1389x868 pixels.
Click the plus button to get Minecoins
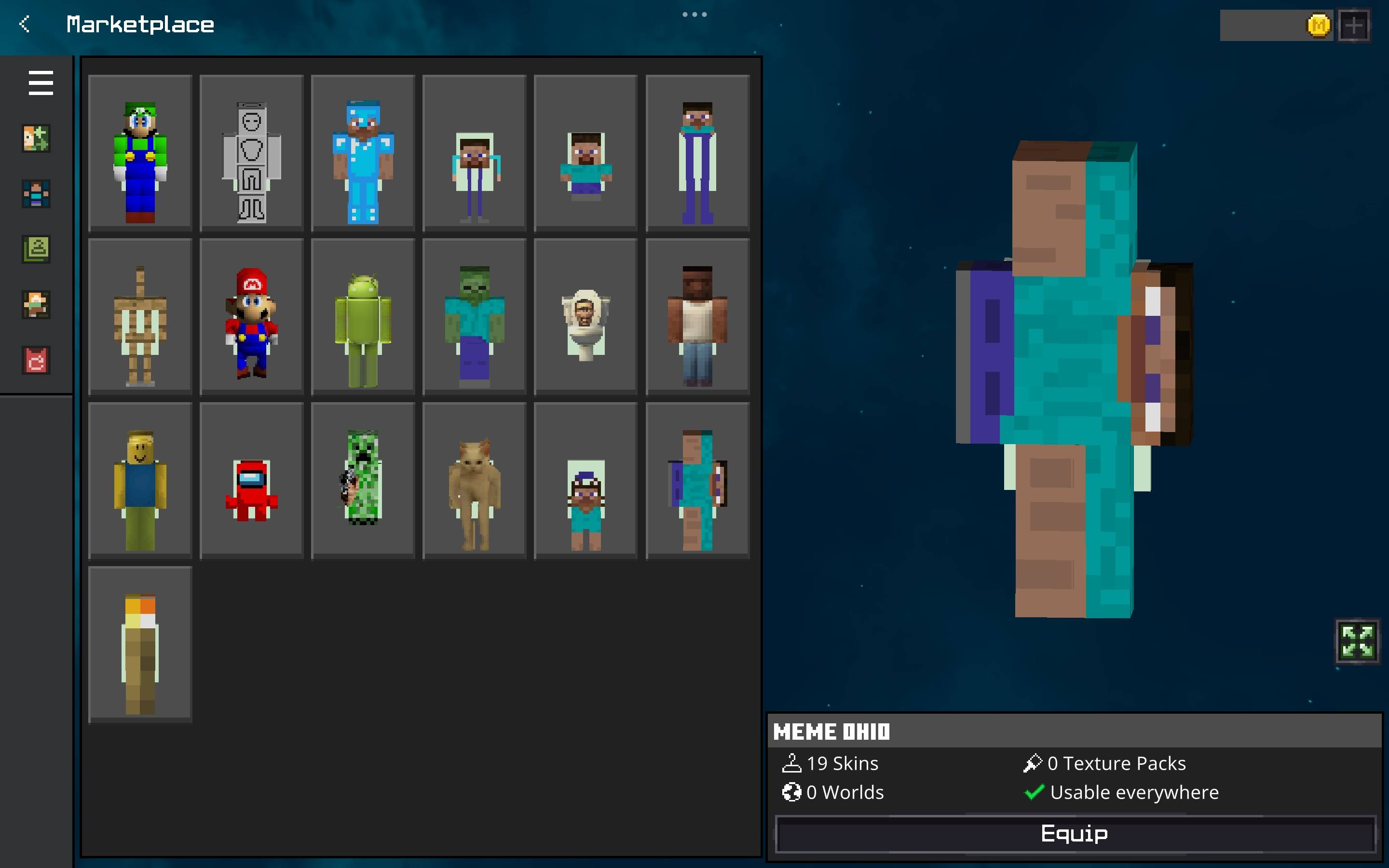click(x=1353, y=25)
